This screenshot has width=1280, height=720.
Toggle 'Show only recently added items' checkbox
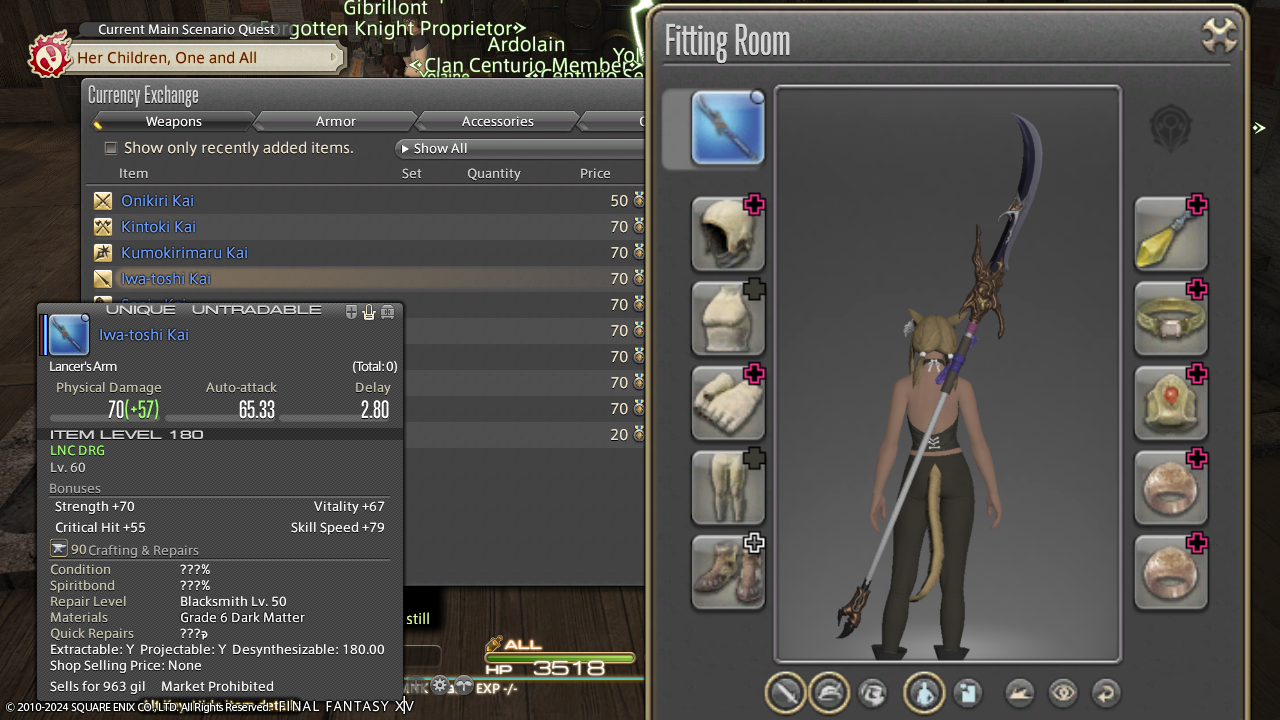pos(111,148)
